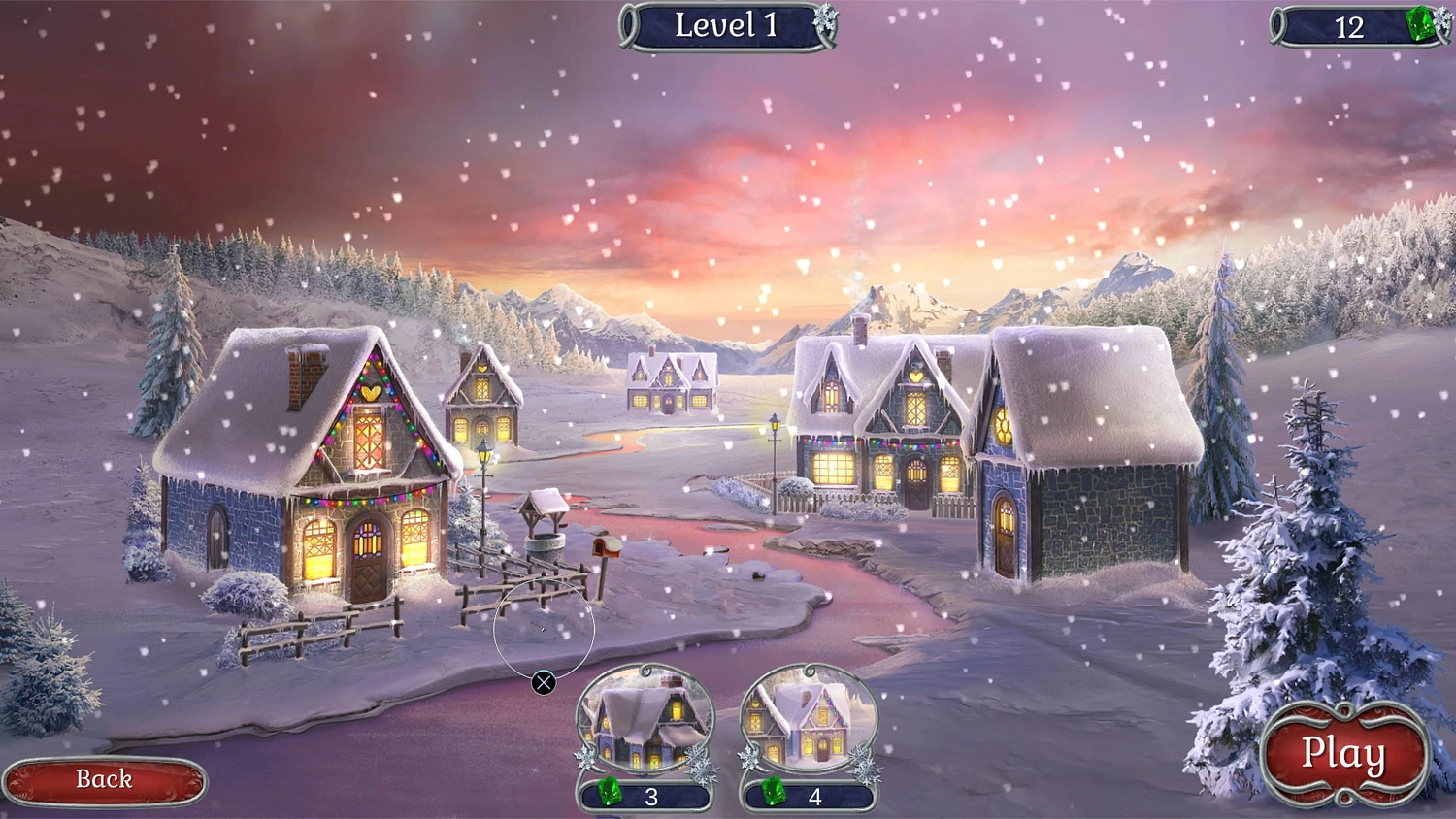1456x819 pixels.
Task: Click the snow-covered wishing well
Action: click(544, 529)
